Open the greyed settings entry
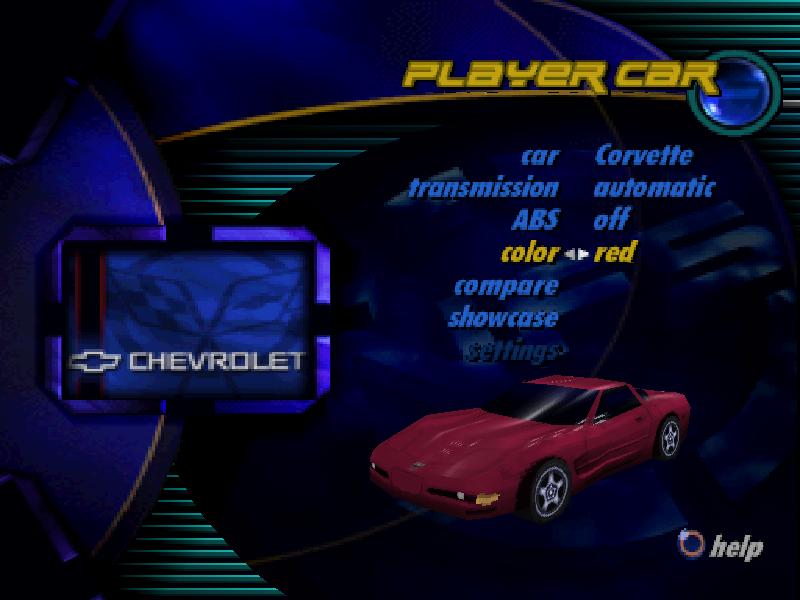This screenshot has width=800, height=600. click(514, 351)
